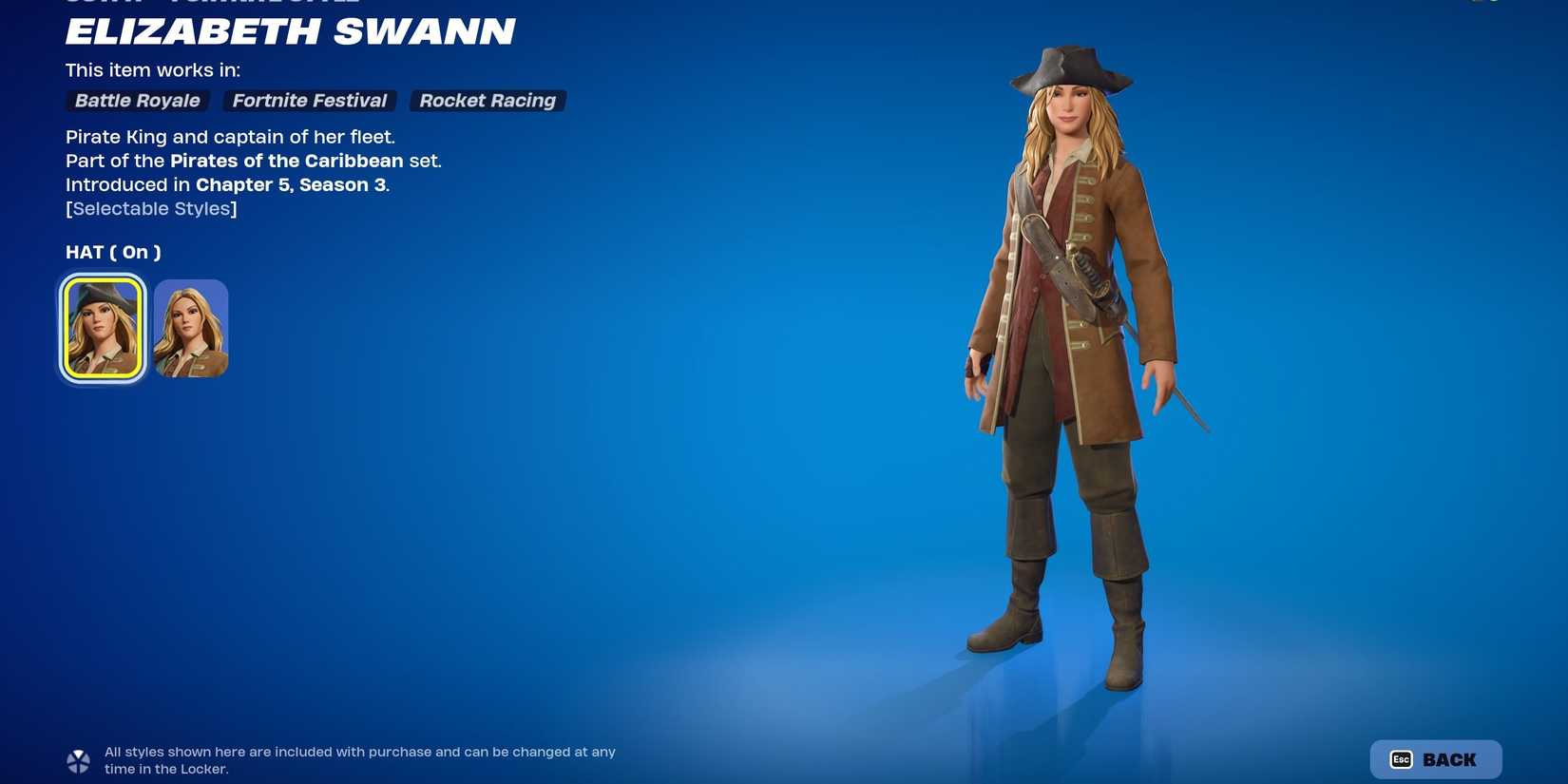Click the Esc key icon on Back button
Viewport: 1568px width, 784px height.
coord(1403,759)
